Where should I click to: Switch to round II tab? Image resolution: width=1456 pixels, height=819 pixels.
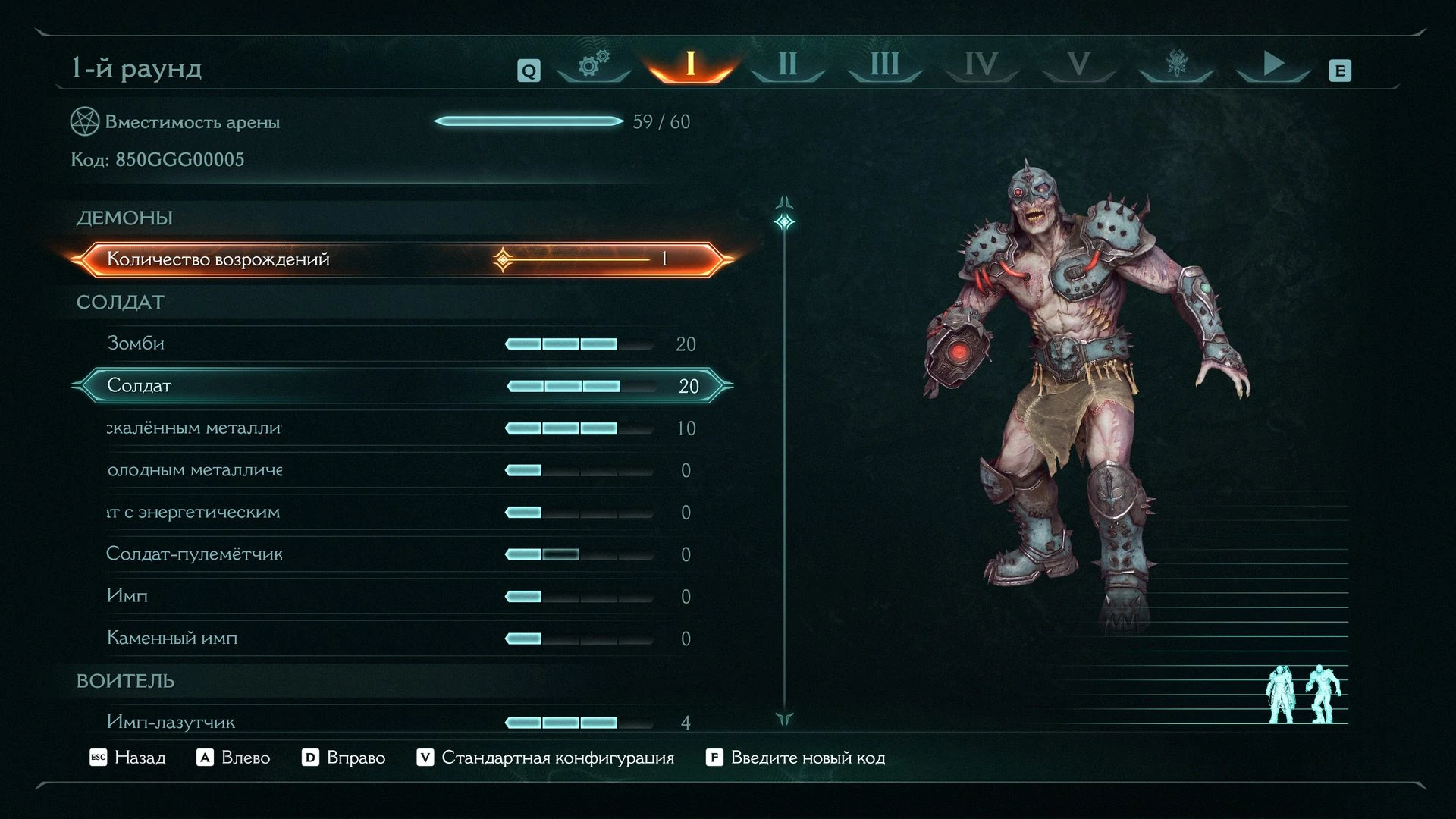787,65
